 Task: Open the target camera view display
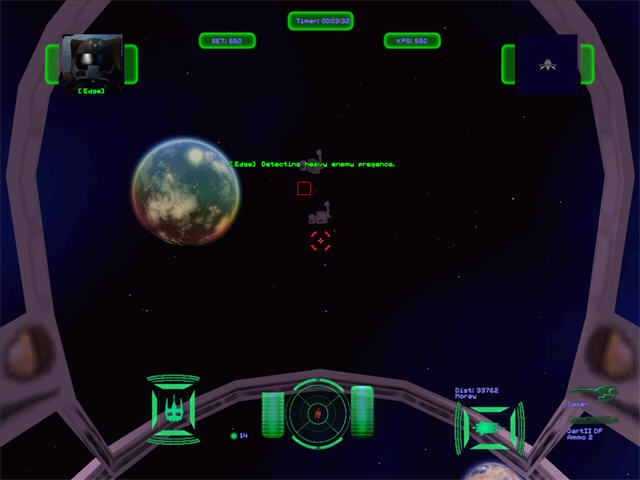[x=547, y=64]
